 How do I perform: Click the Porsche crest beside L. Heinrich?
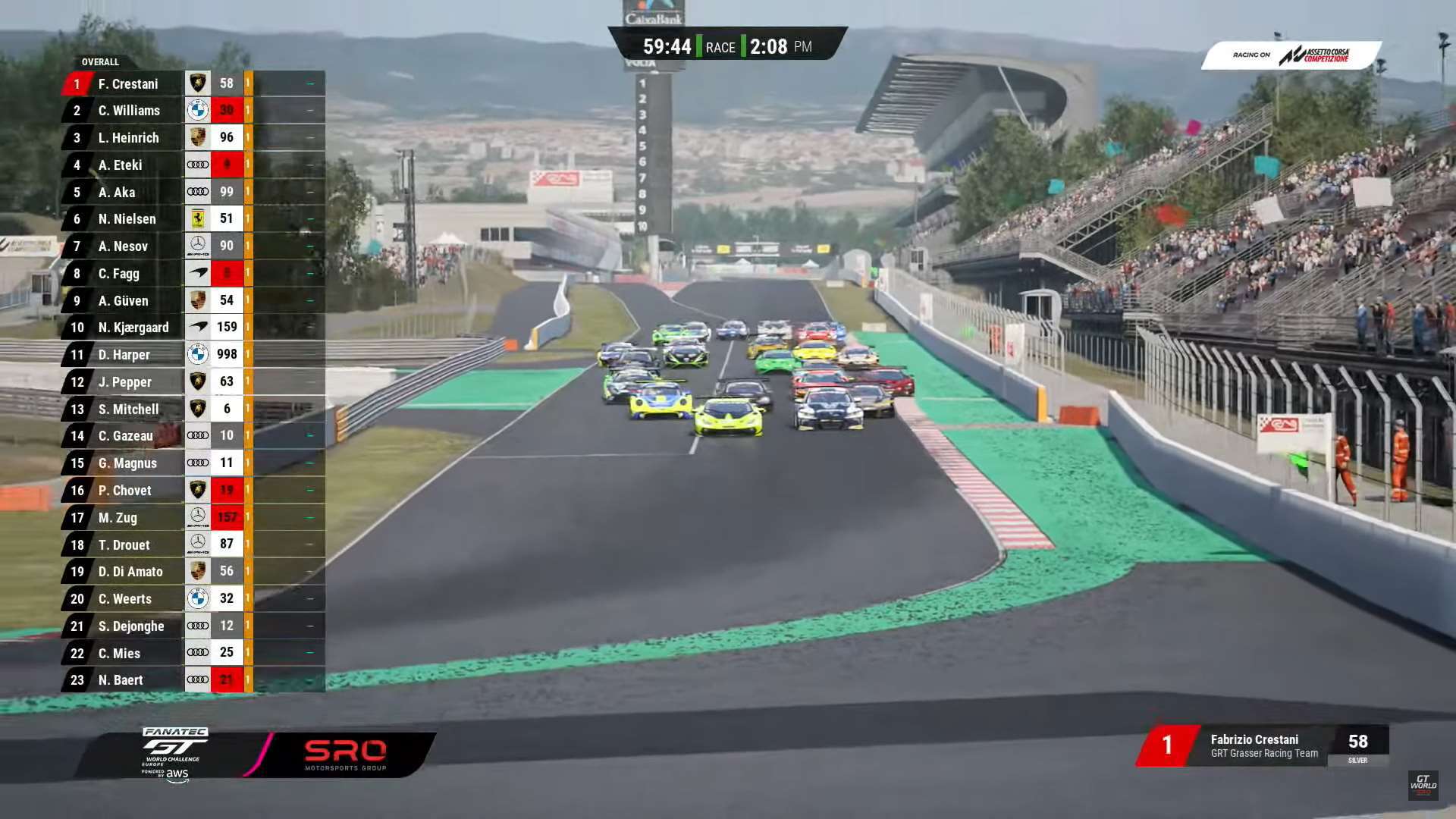[199, 137]
